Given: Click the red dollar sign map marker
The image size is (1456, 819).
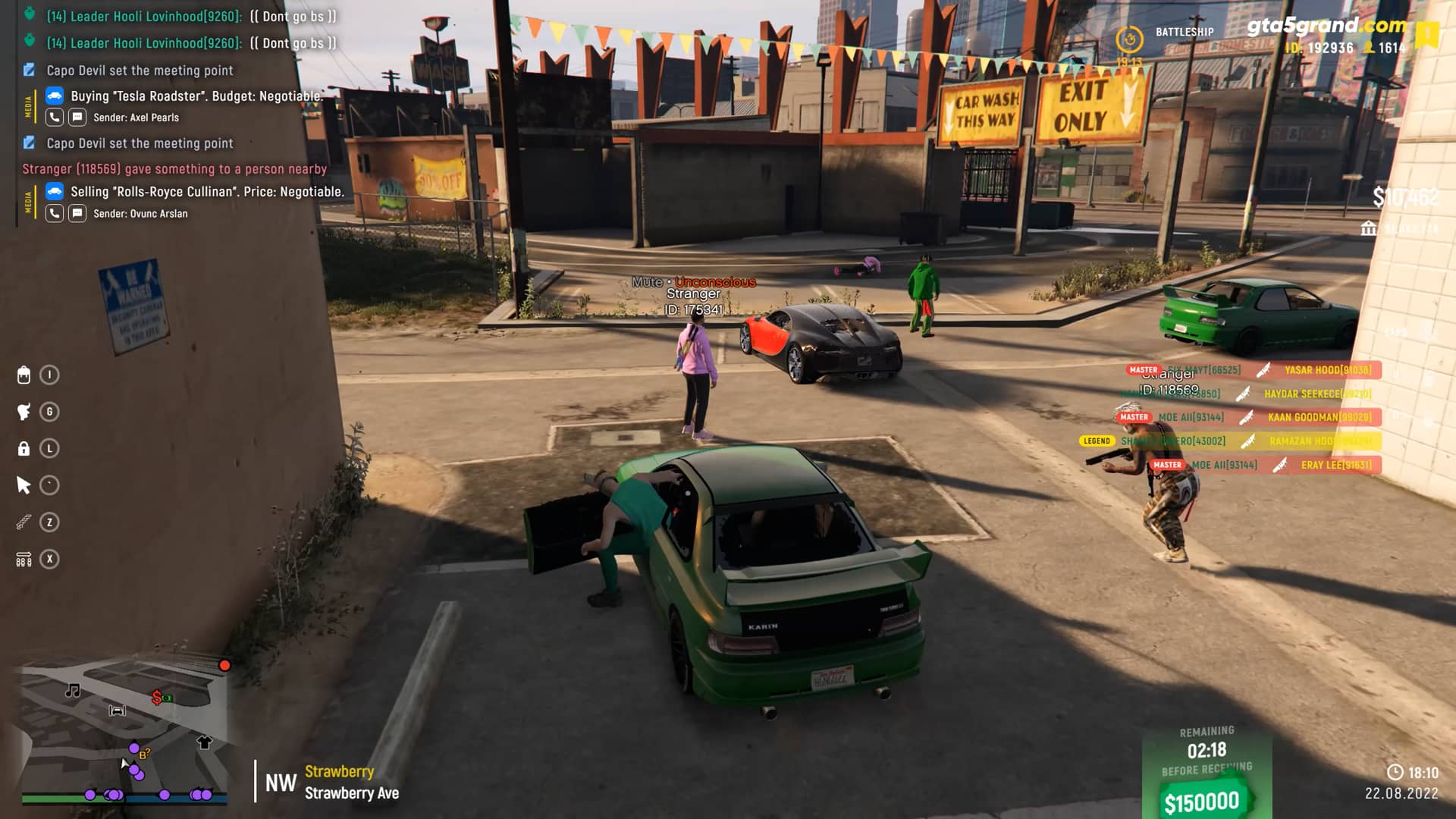Looking at the screenshot, I should [157, 697].
